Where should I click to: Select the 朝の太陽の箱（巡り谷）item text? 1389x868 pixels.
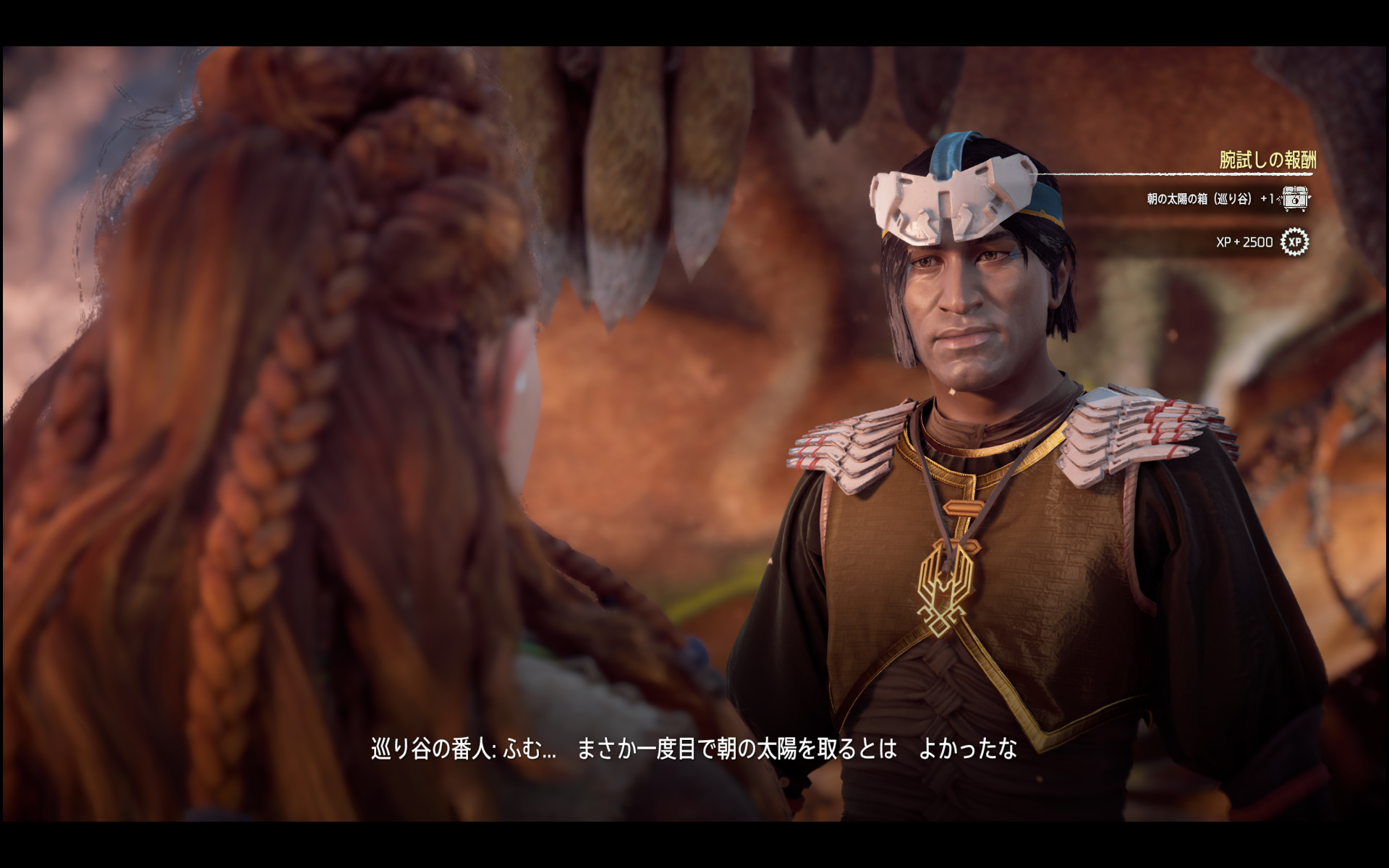[x=1197, y=199]
